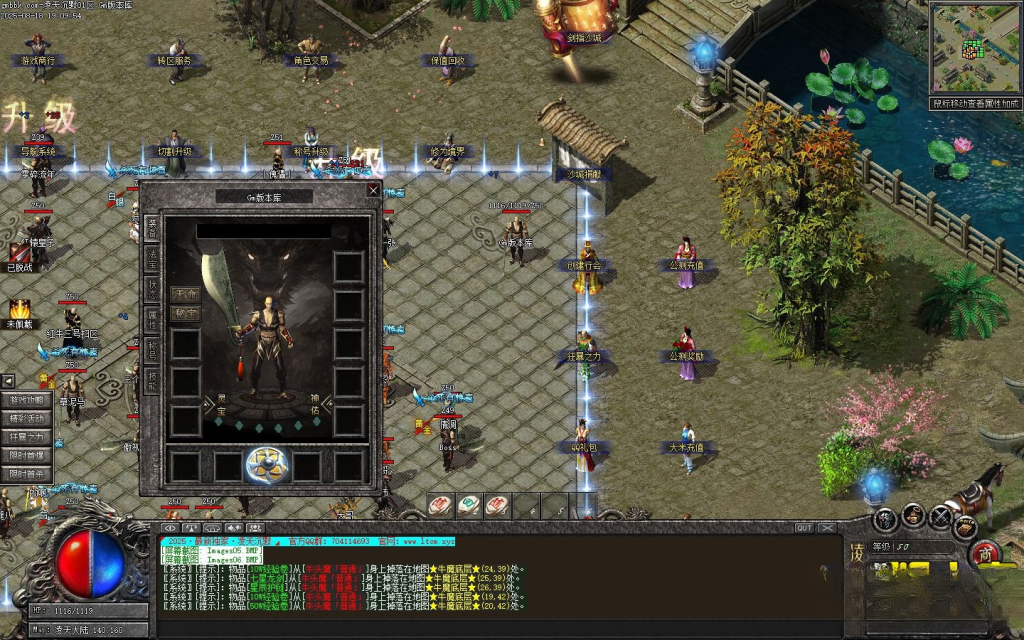Open the 精彩活动 menu entry

coord(27,419)
